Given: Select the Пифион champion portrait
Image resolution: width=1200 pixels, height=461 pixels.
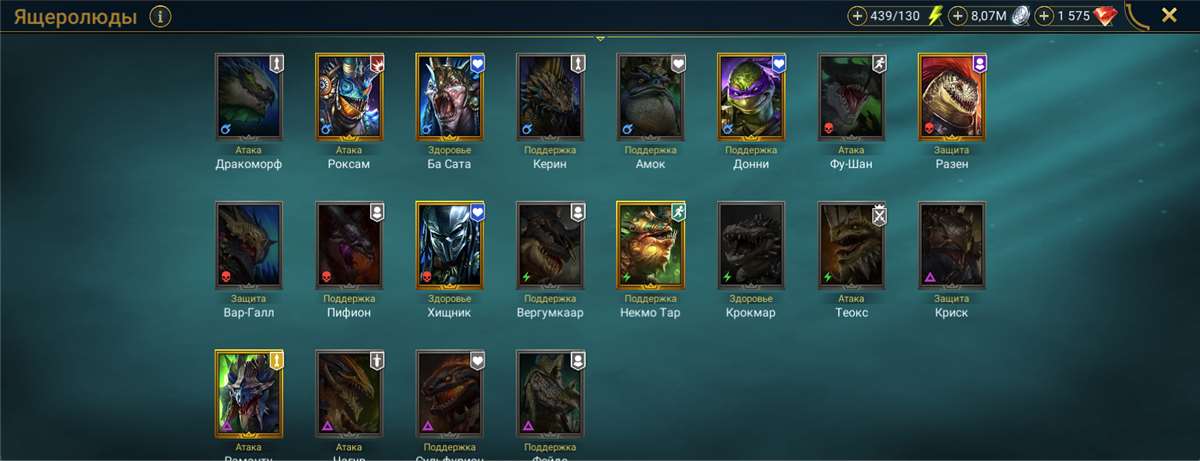Looking at the screenshot, I should coord(349,245).
